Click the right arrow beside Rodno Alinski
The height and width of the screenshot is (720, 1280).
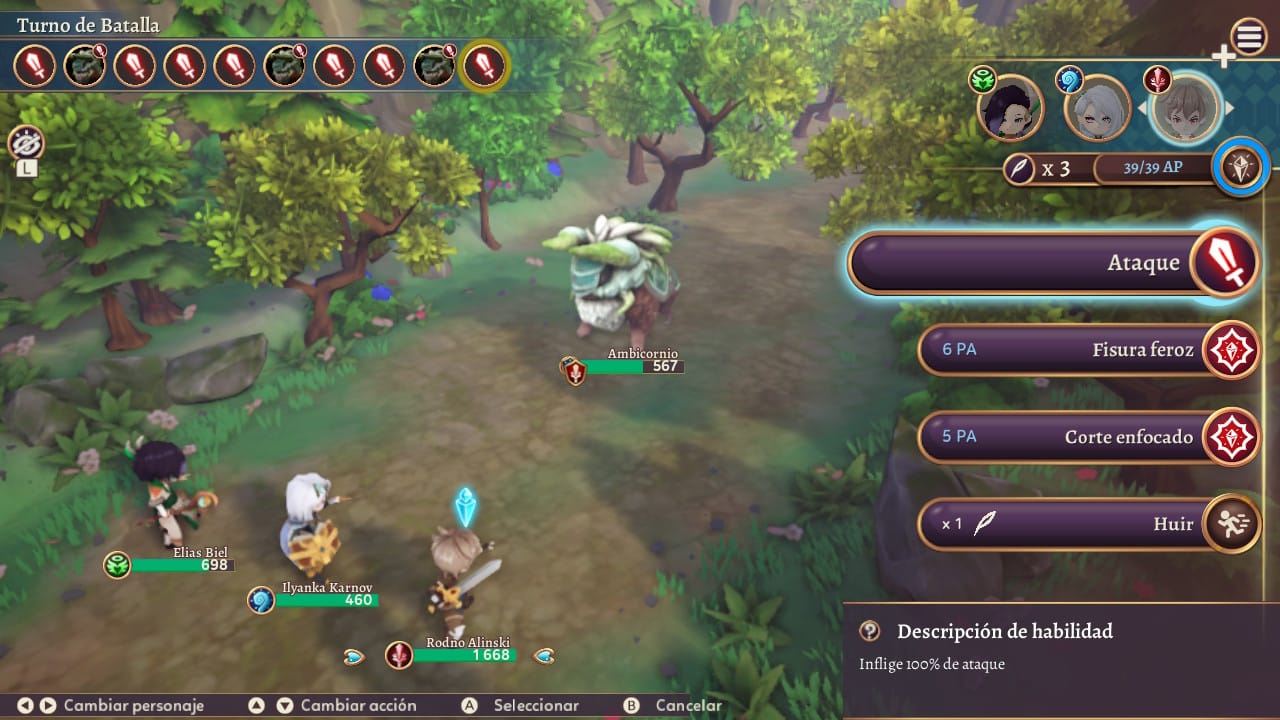(544, 656)
